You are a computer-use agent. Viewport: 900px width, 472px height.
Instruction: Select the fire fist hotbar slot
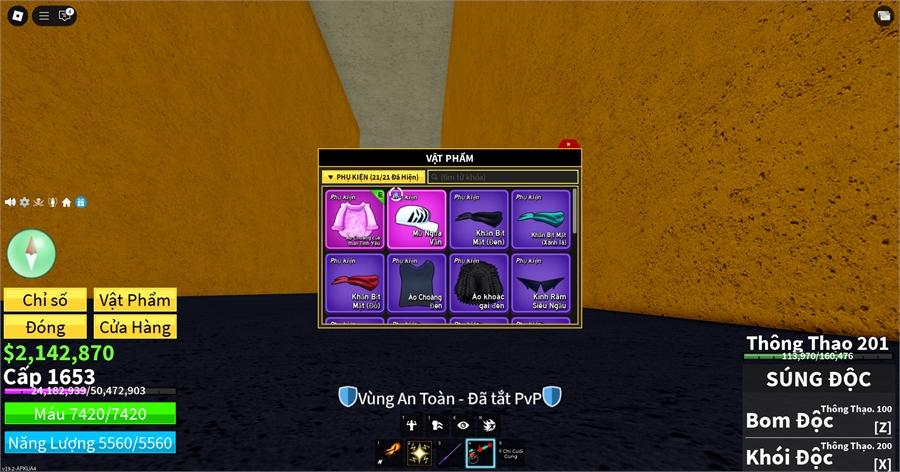389,454
